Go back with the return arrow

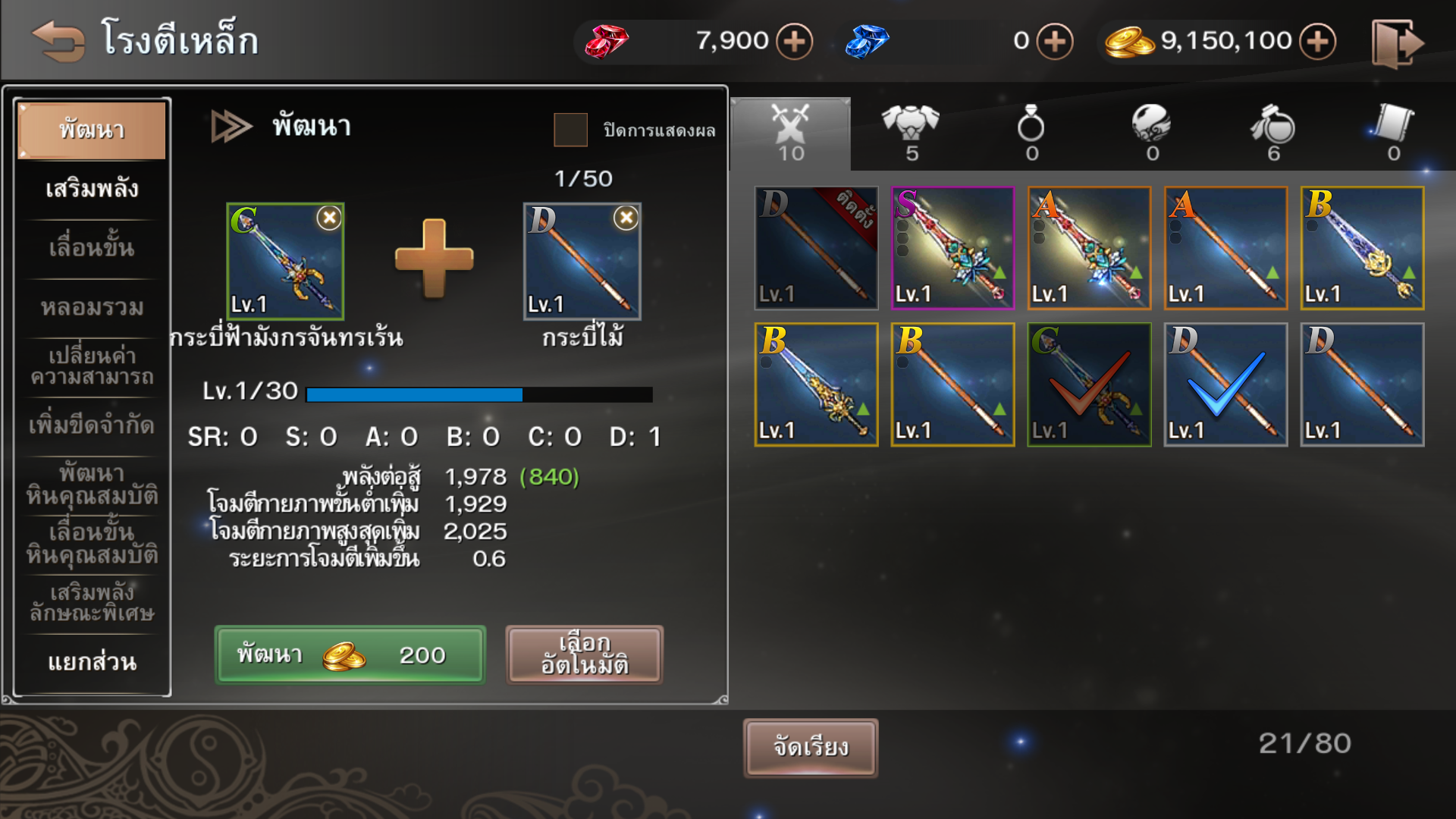[58, 39]
